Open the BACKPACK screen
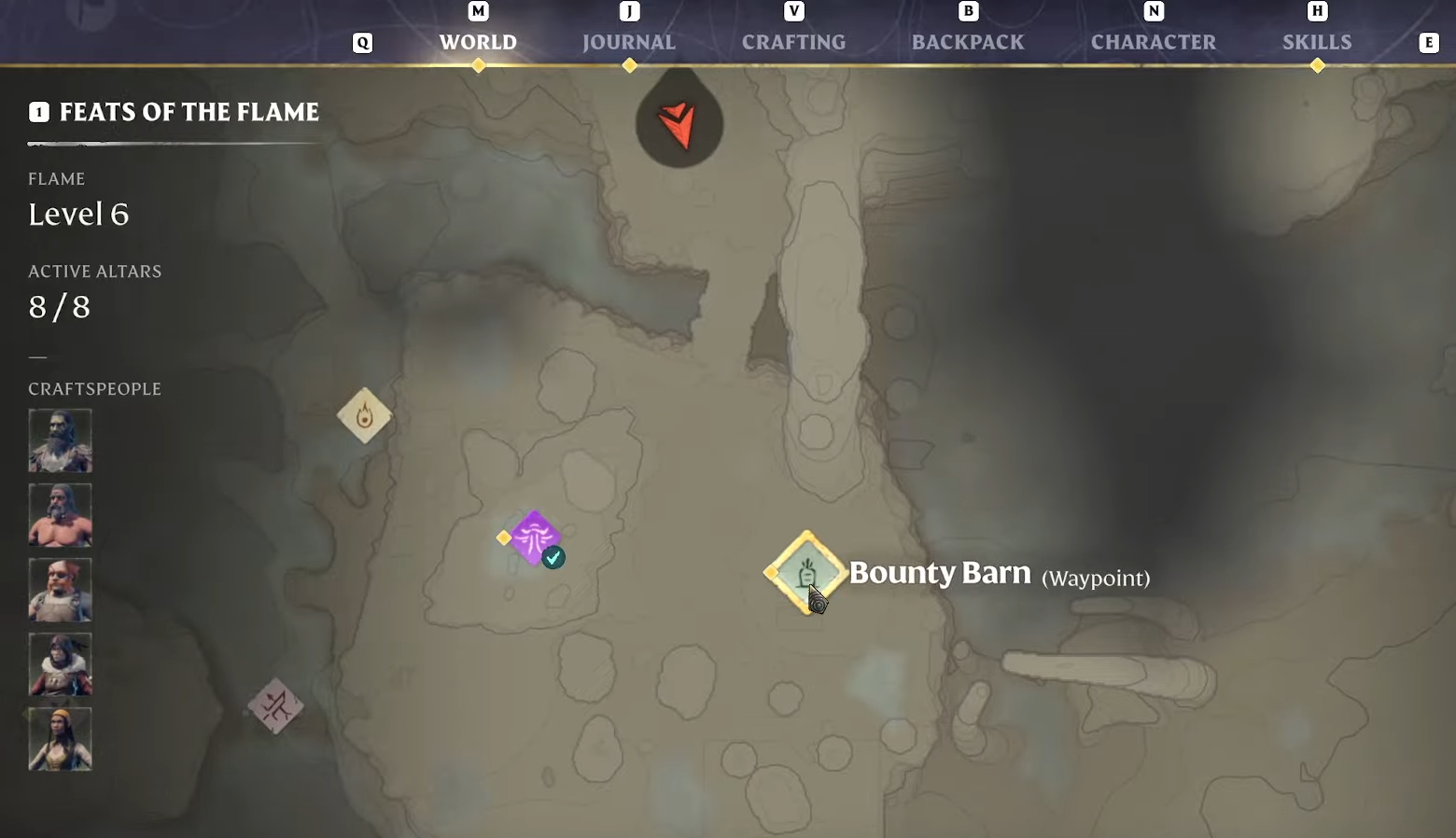 968,42
